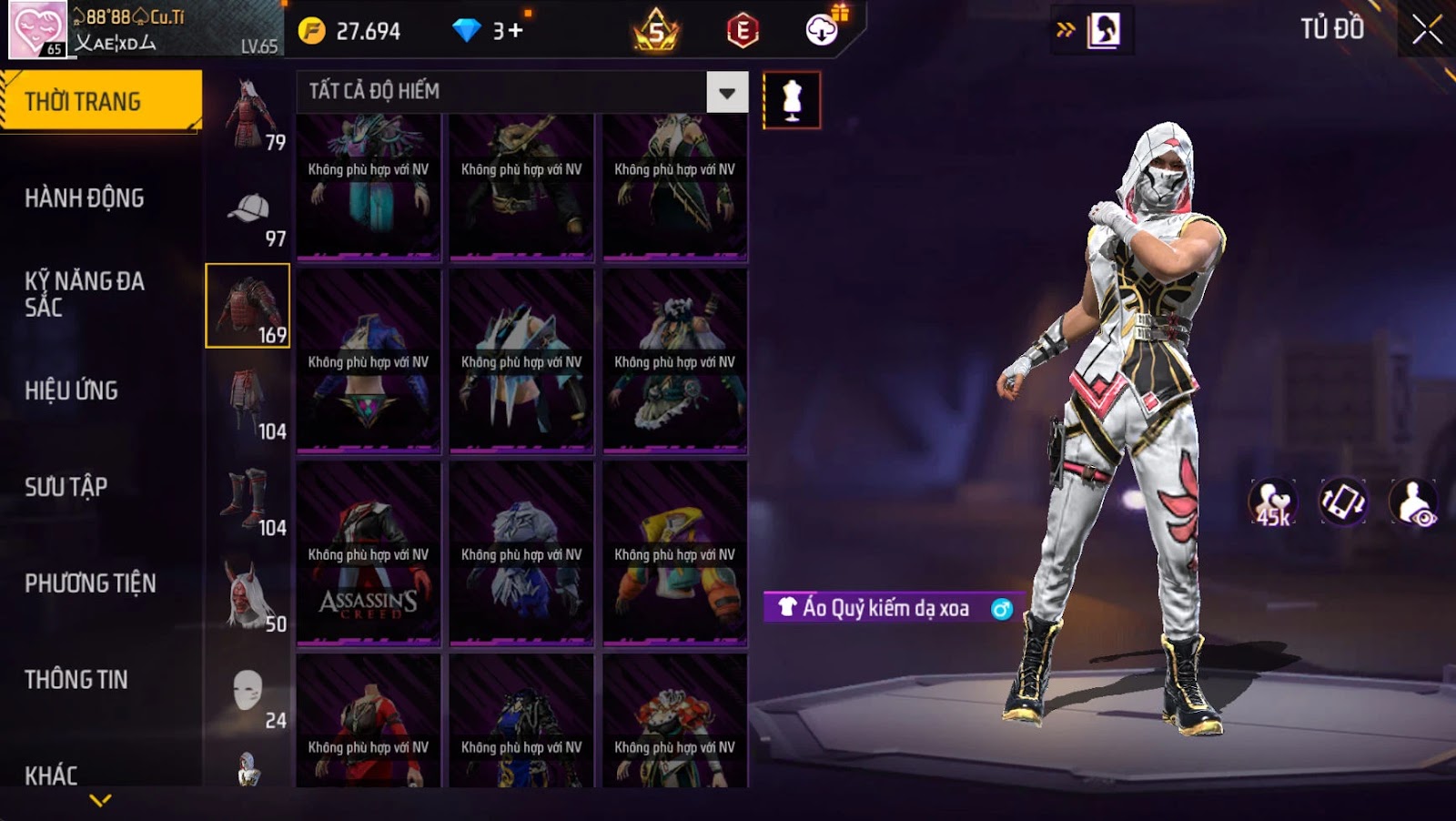
Task: Close the Tủ Đồ wardrobe screen
Action: coord(1426,30)
